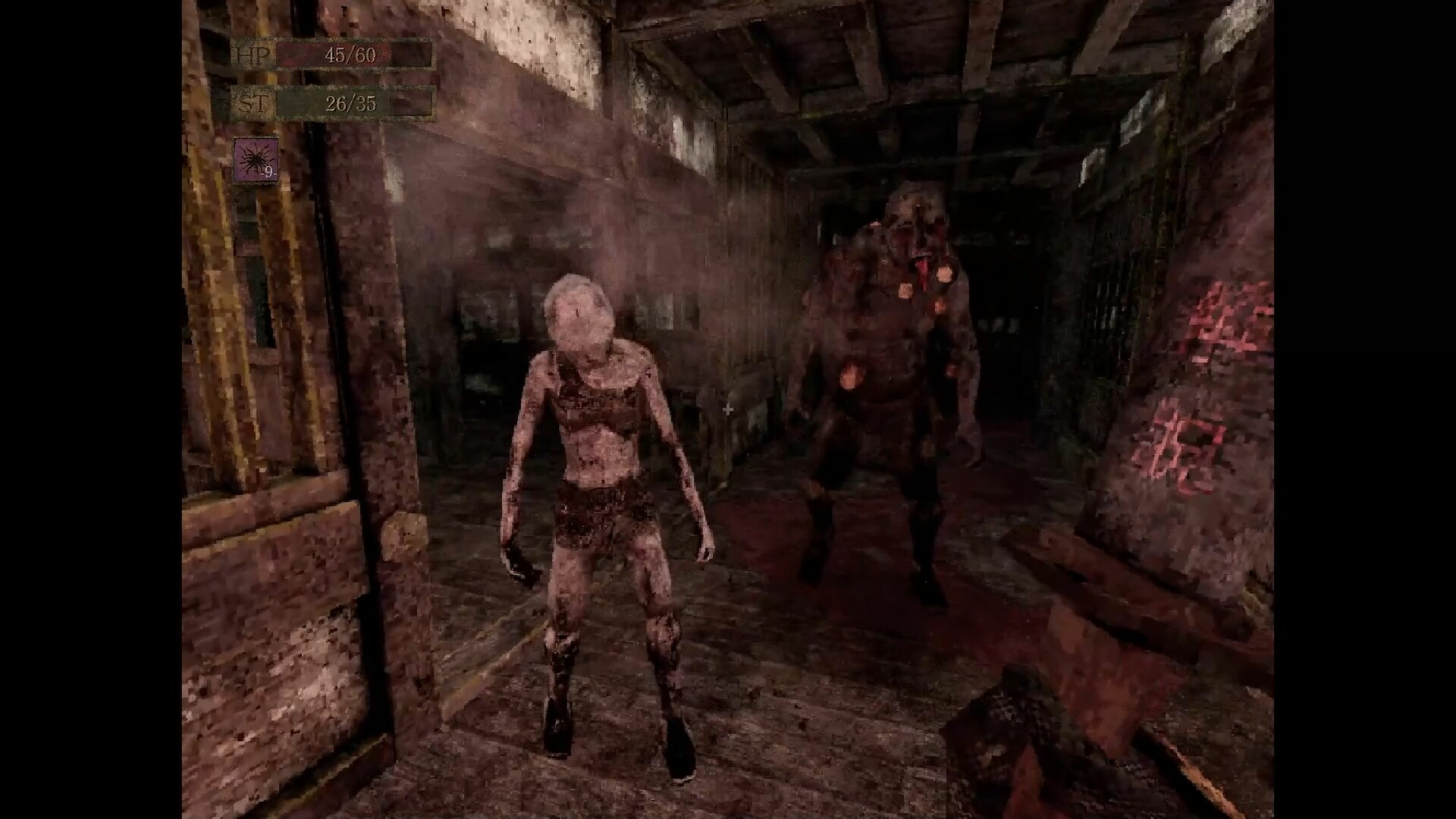The height and width of the screenshot is (819, 1456).
Task: Click the -9- counter on the debuff icon
Action: (x=267, y=174)
